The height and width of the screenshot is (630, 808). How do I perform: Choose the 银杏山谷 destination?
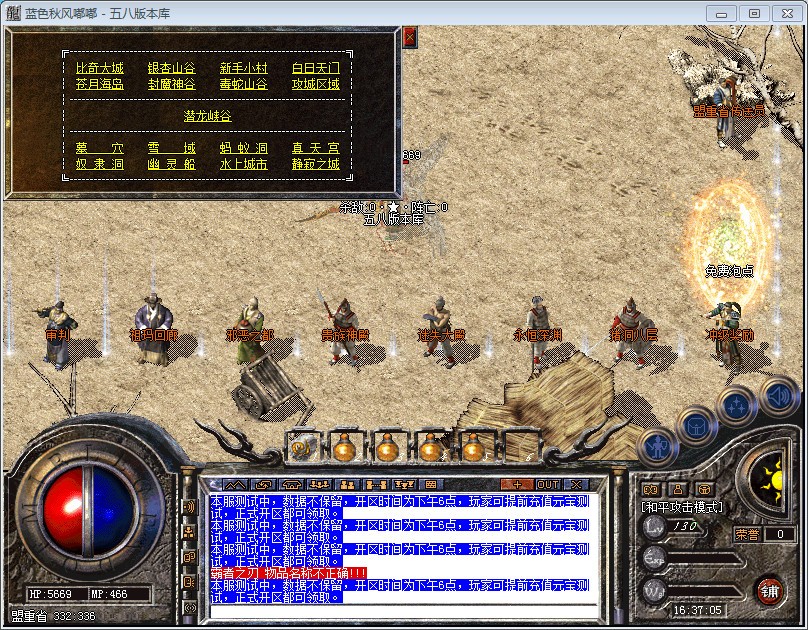(172, 68)
